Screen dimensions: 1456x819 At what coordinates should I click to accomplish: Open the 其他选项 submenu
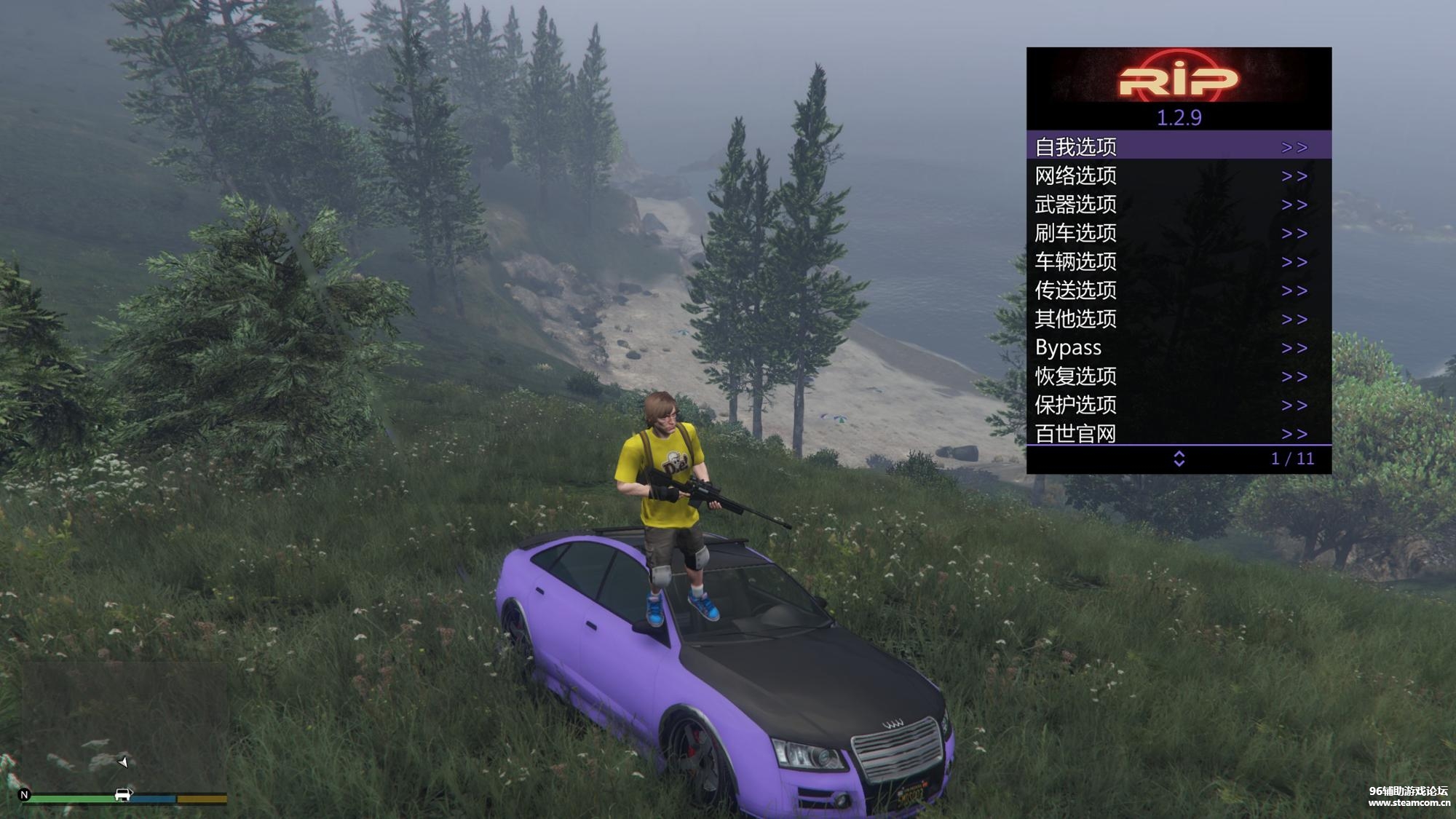pos(1178,319)
